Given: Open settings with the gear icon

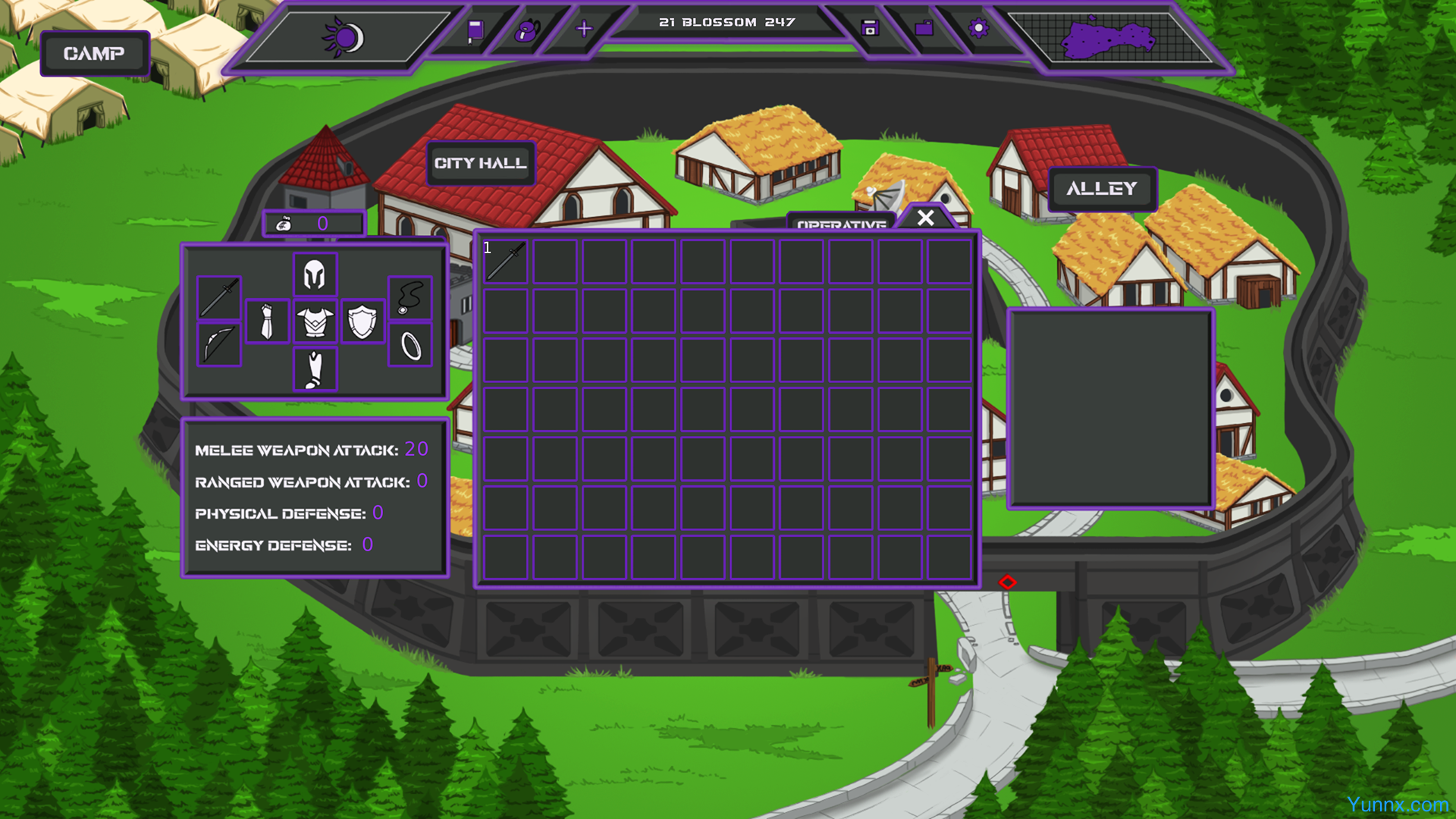Looking at the screenshot, I should pyautogui.click(x=978, y=29).
